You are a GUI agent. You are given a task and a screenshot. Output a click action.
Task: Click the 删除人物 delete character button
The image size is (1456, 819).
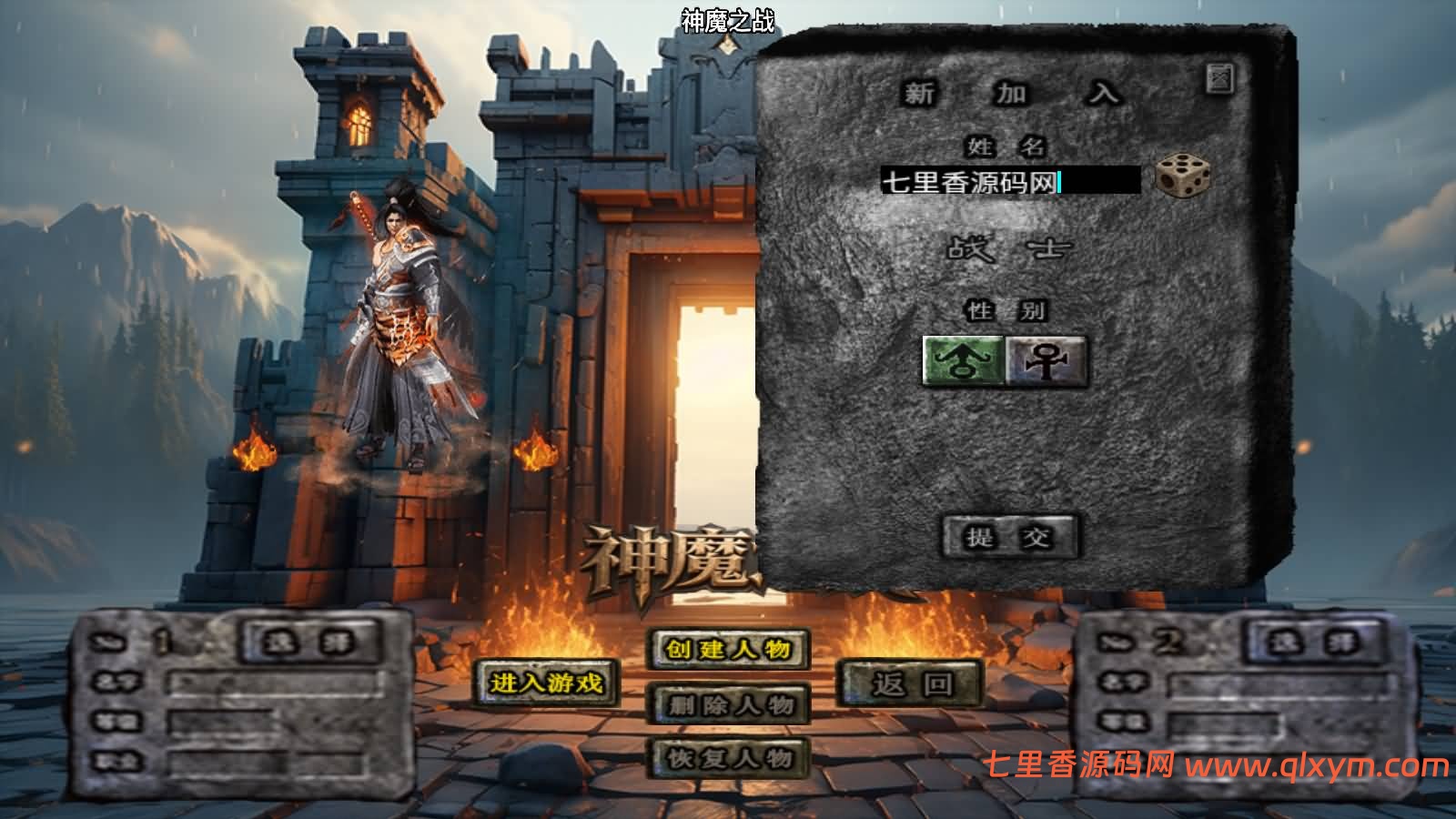click(728, 705)
